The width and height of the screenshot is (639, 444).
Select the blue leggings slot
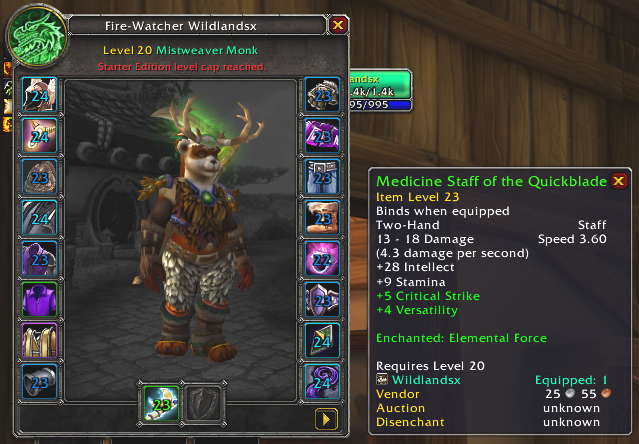(322, 178)
